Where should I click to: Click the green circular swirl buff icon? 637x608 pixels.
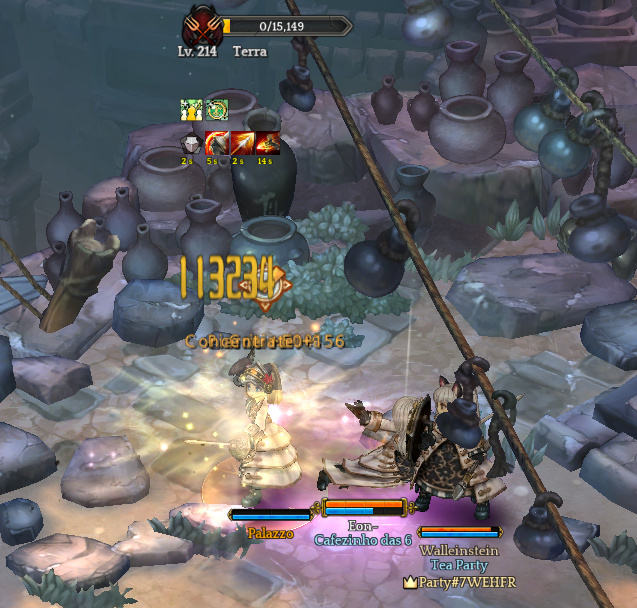(x=217, y=110)
